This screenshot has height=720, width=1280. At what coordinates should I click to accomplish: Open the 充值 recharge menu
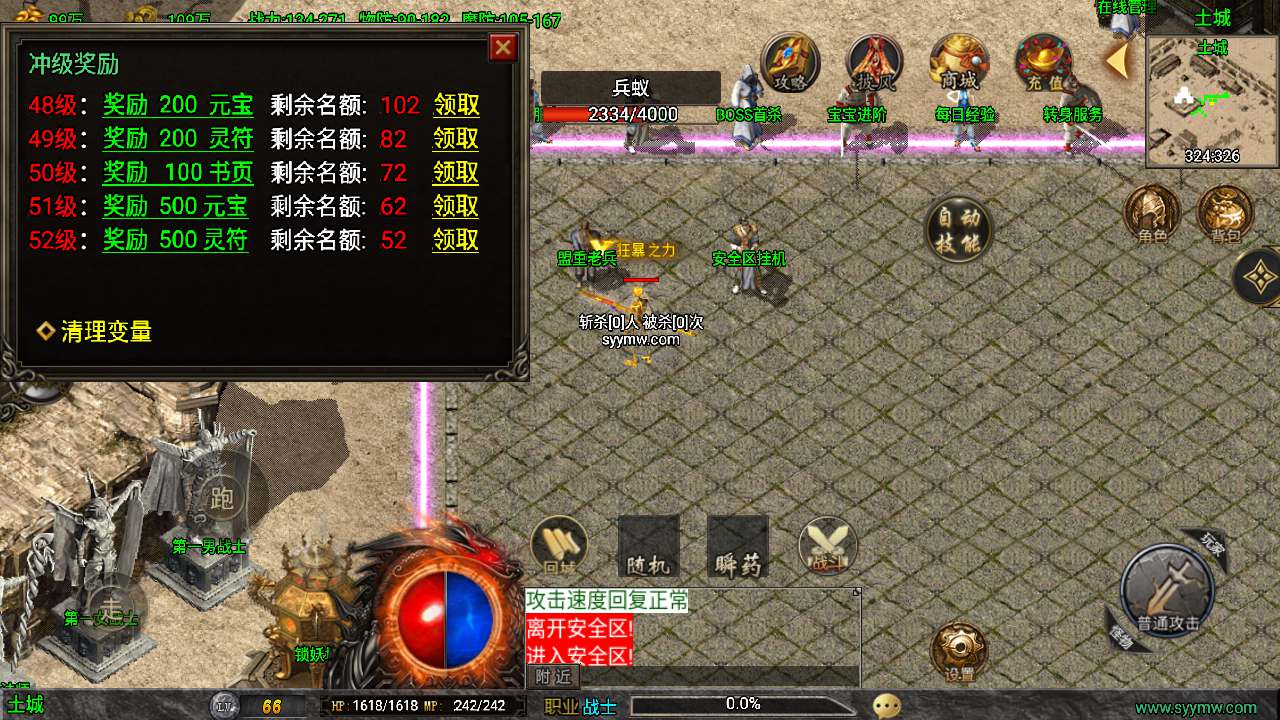pos(1044,63)
